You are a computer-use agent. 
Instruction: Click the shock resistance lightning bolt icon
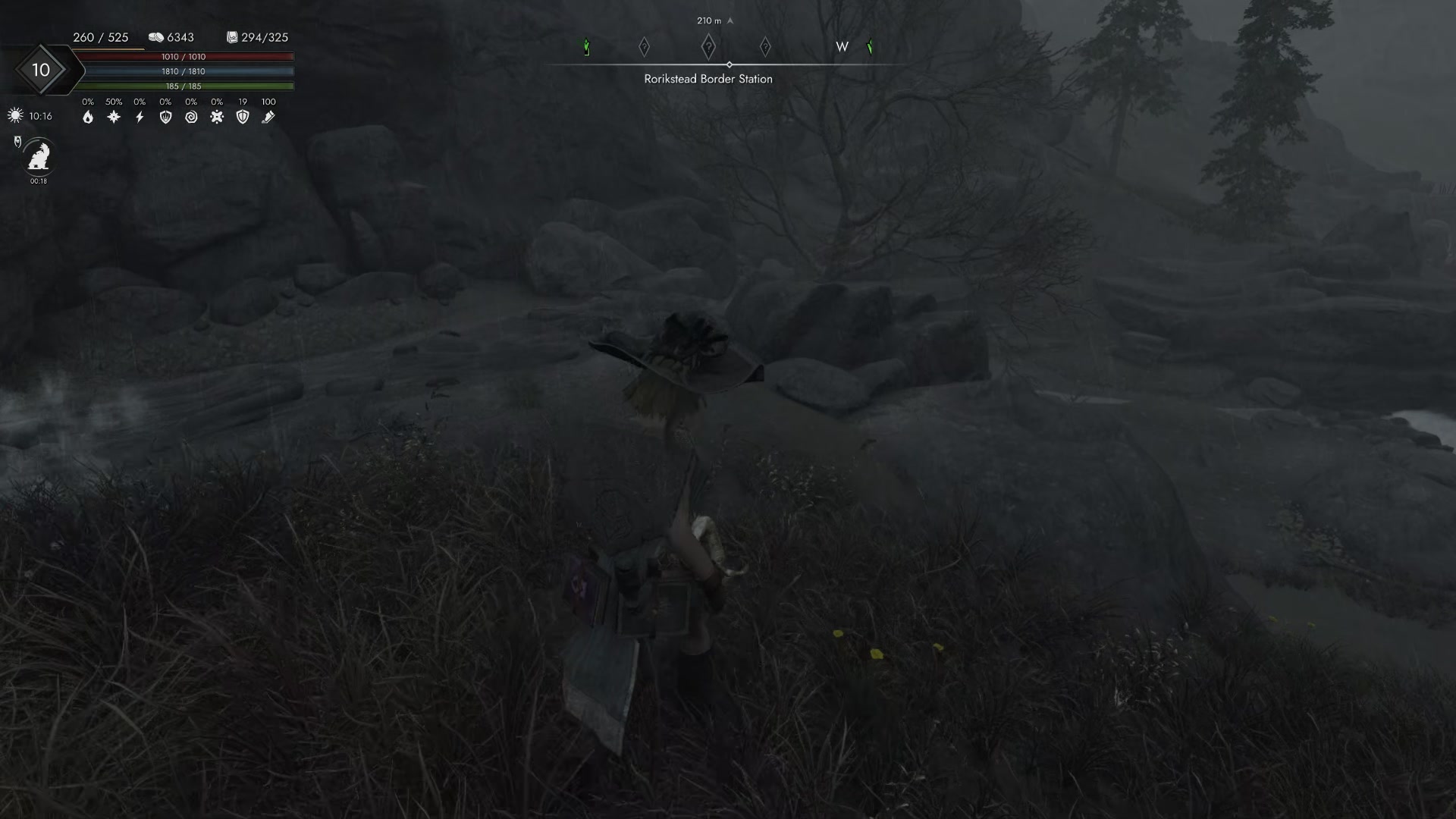point(140,117)
